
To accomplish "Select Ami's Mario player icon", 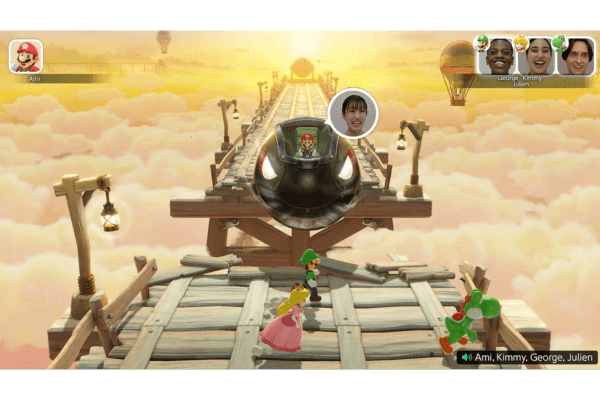I will tap(25, 56).
